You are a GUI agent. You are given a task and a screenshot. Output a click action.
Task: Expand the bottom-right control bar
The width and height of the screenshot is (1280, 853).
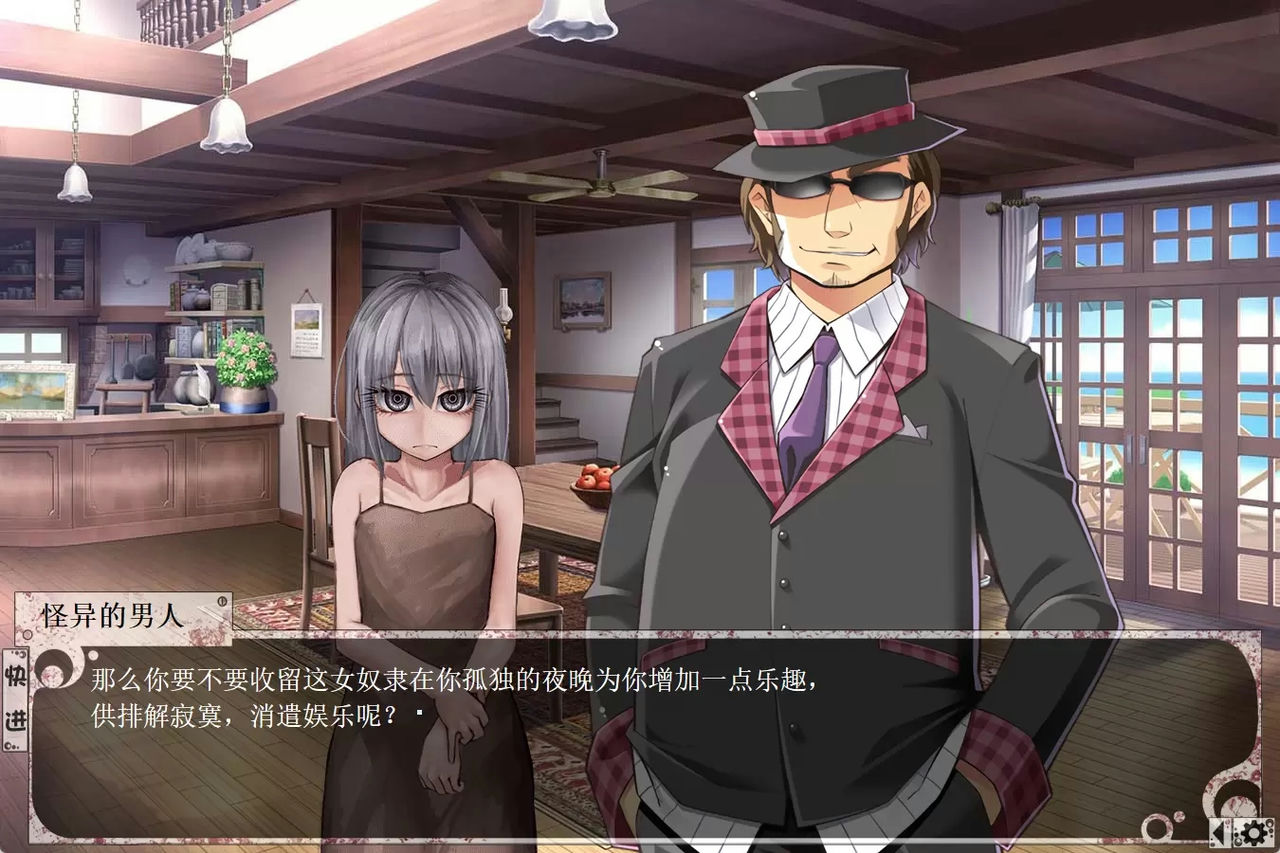[x=1236, y=831]
